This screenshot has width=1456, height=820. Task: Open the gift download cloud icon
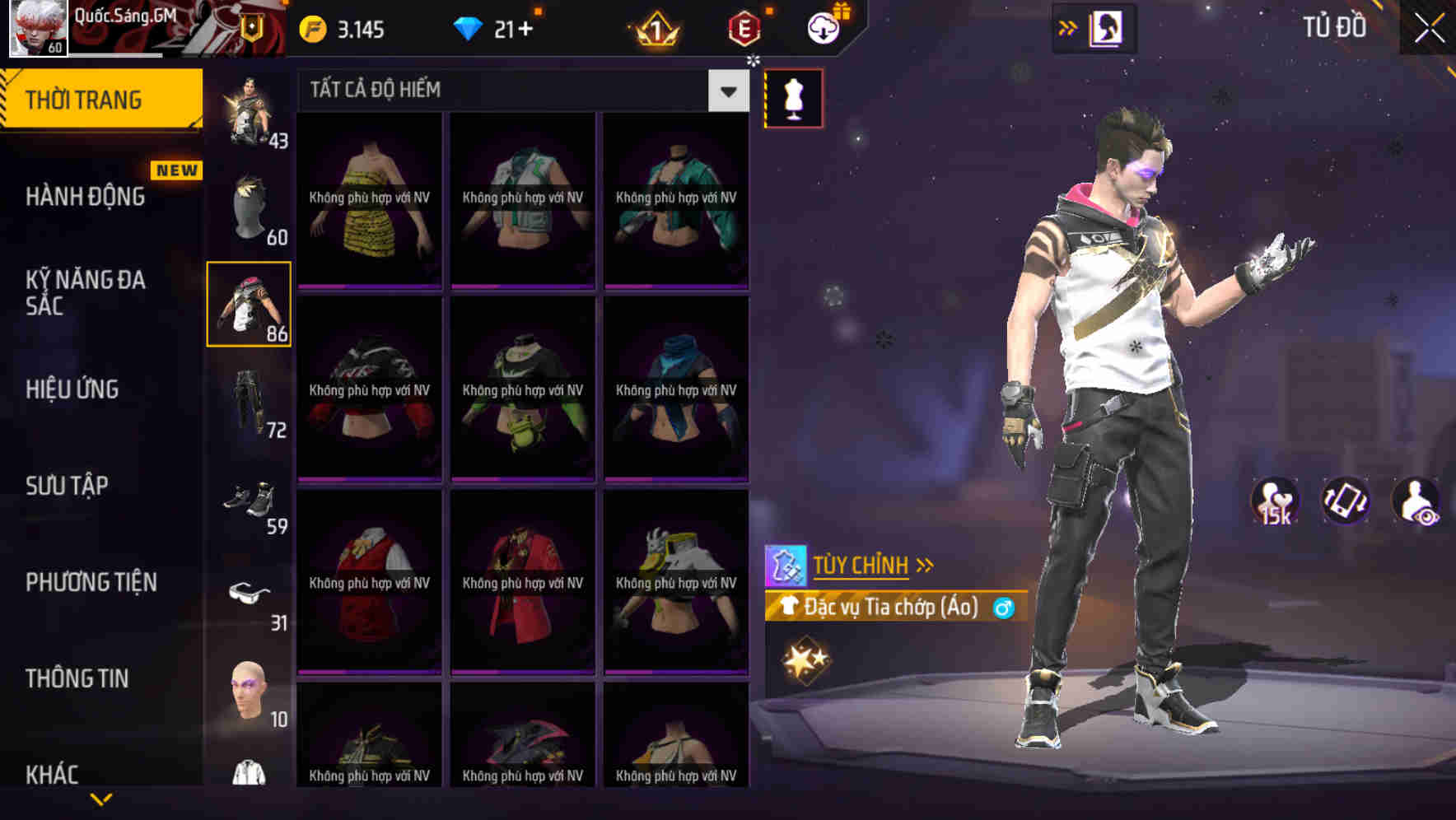(x=824, y=27)
